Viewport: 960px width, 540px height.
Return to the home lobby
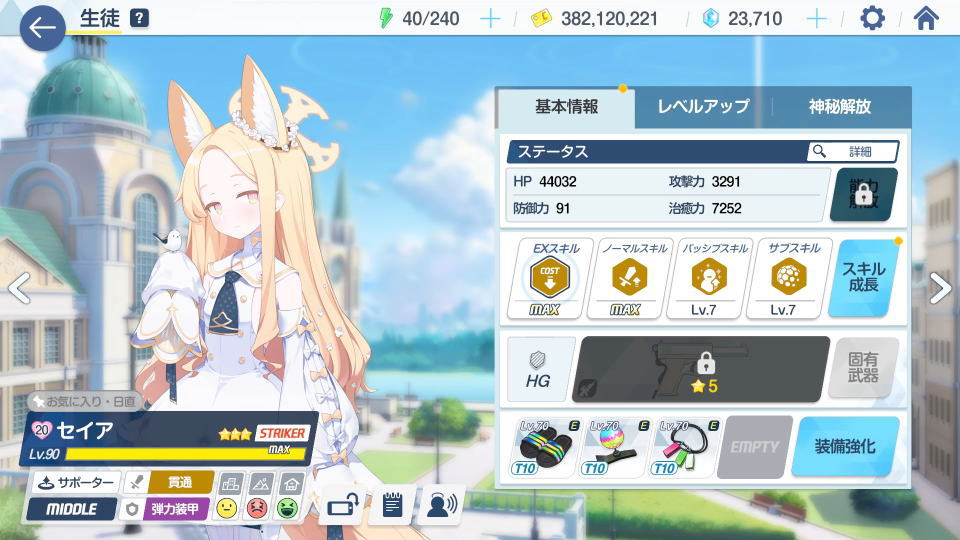tap(926, 19)
